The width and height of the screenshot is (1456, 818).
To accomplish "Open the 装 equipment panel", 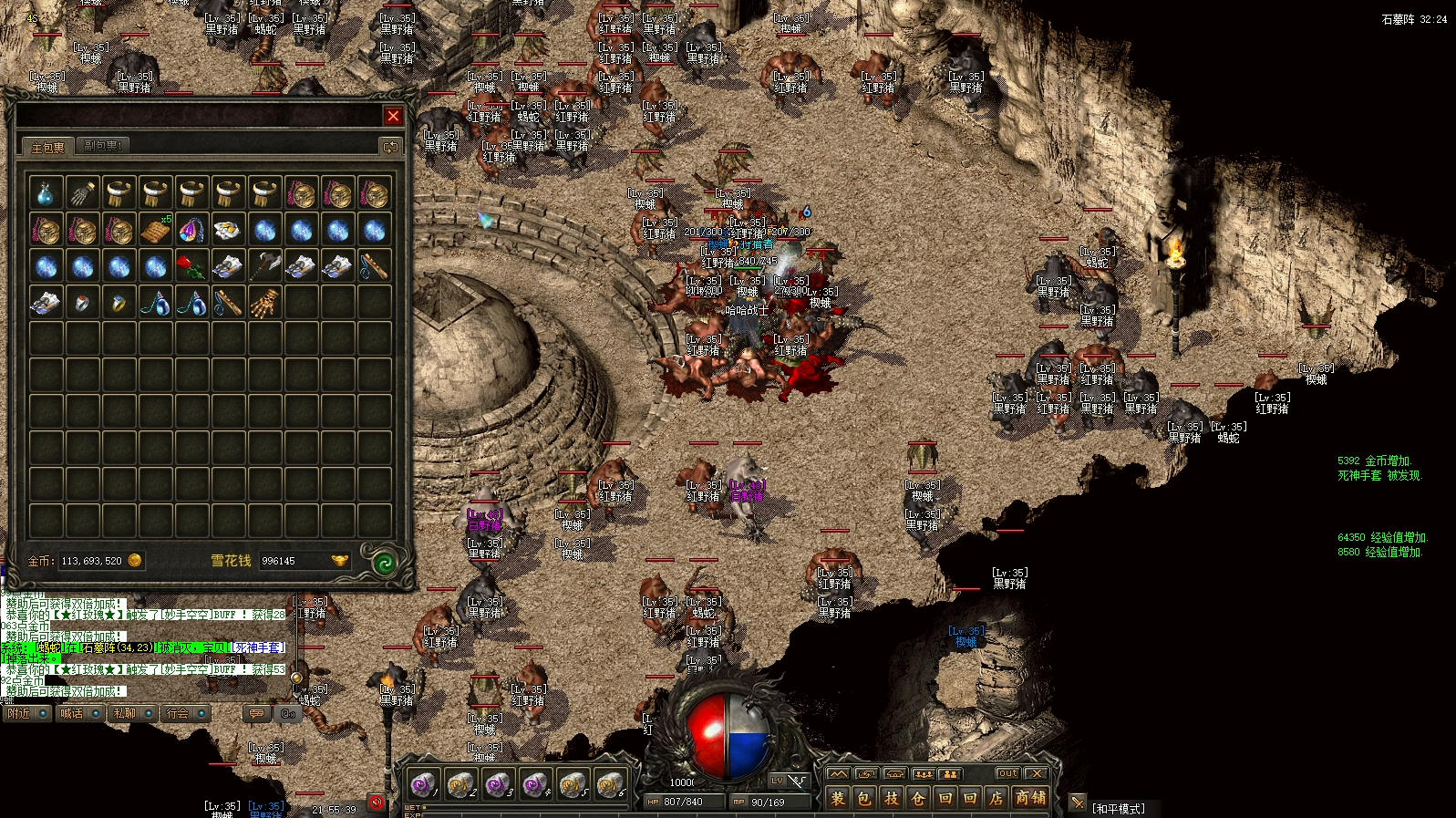I will [837, 798].
